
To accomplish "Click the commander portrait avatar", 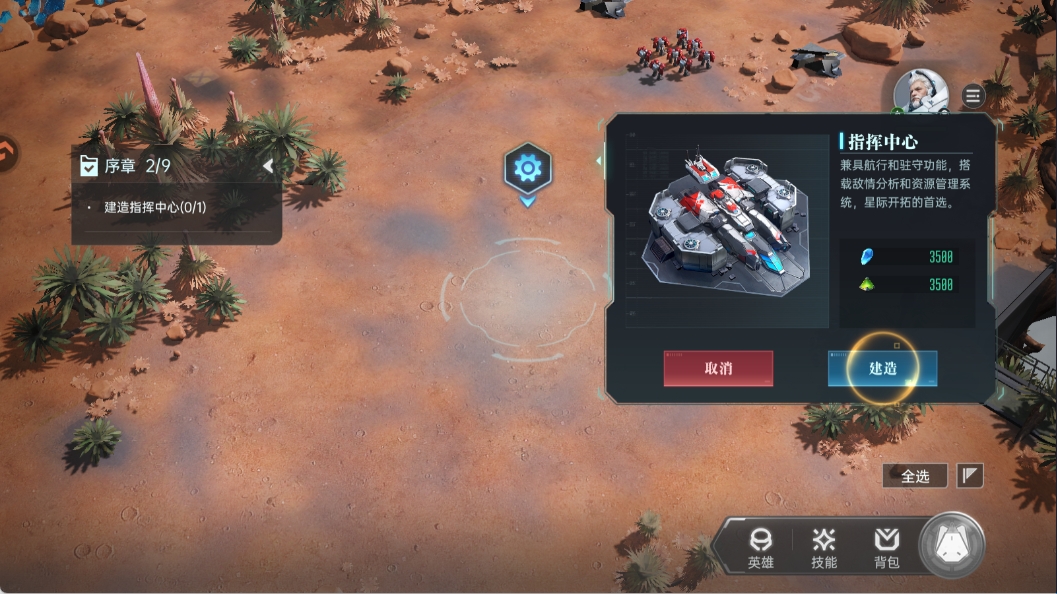I will click(920, 93).
